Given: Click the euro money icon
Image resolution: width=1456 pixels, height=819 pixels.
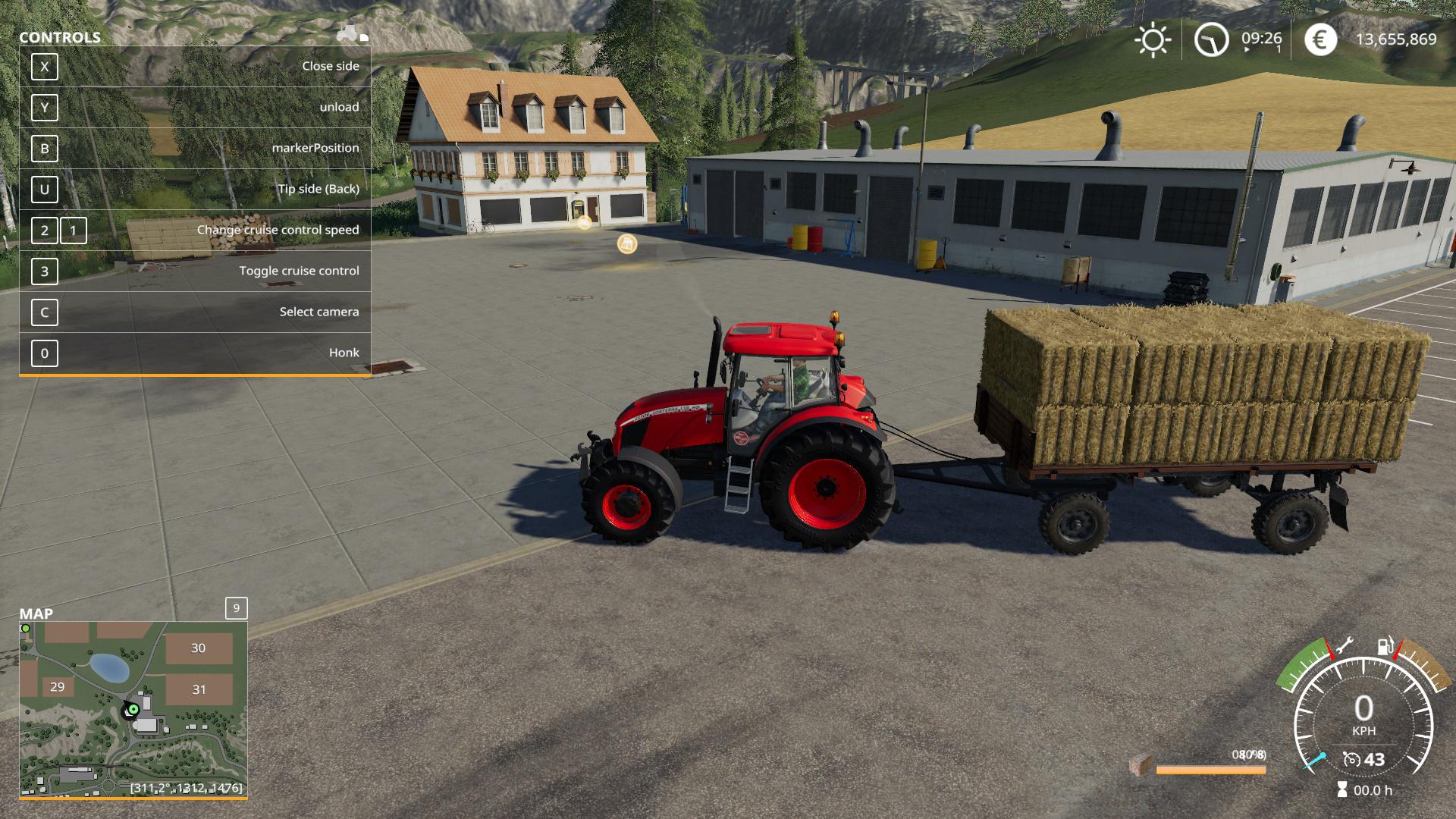Looking at the screenshot, I should coord(1320,39).
